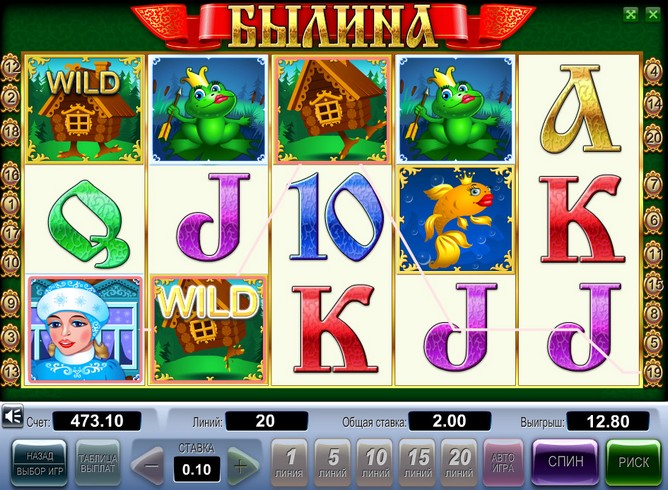The width and height of the screenshot is (668, 490).
Task: Click the green СПИН spin button
Action: [565, 463]
